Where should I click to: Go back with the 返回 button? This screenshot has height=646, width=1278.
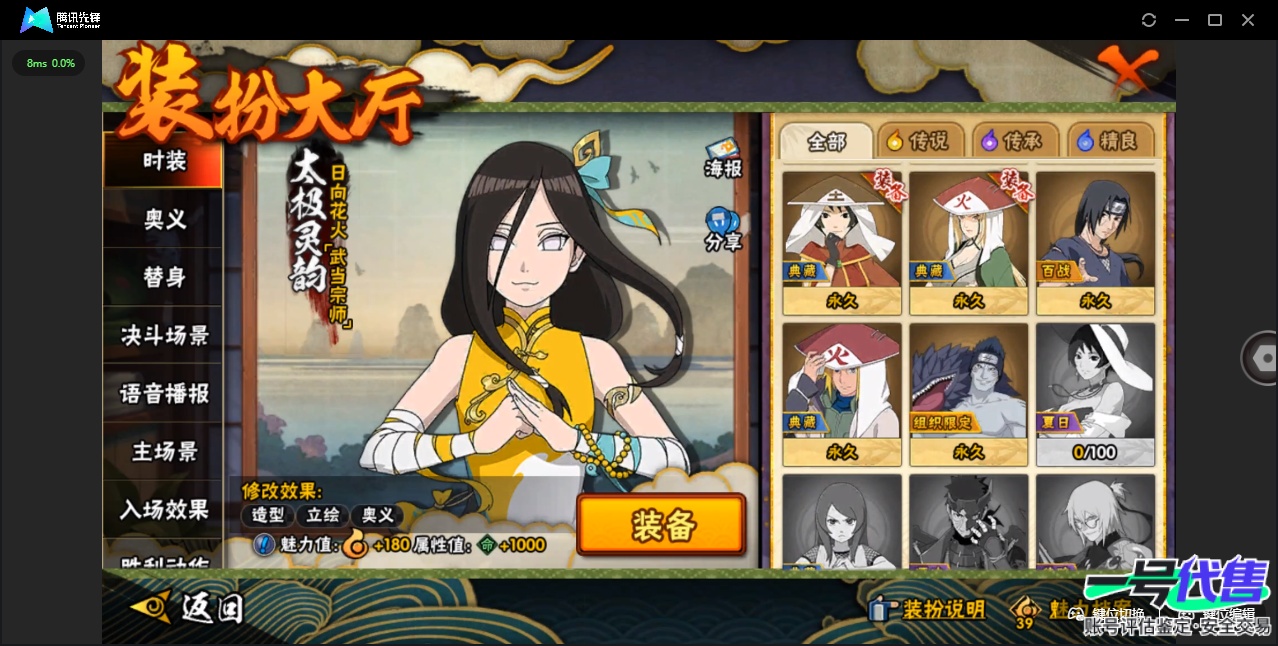(x=190, y=607)
